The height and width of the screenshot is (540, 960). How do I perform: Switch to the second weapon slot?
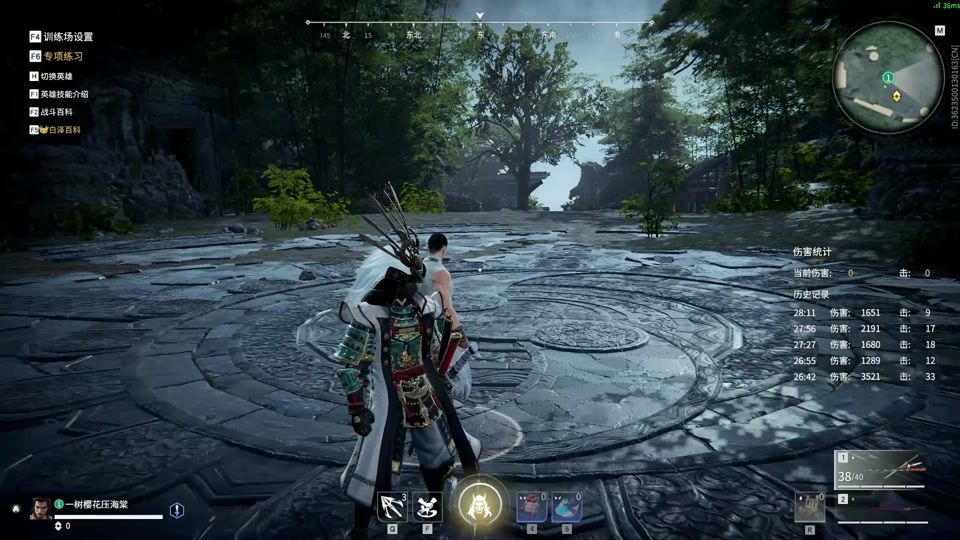coord(880,506)
